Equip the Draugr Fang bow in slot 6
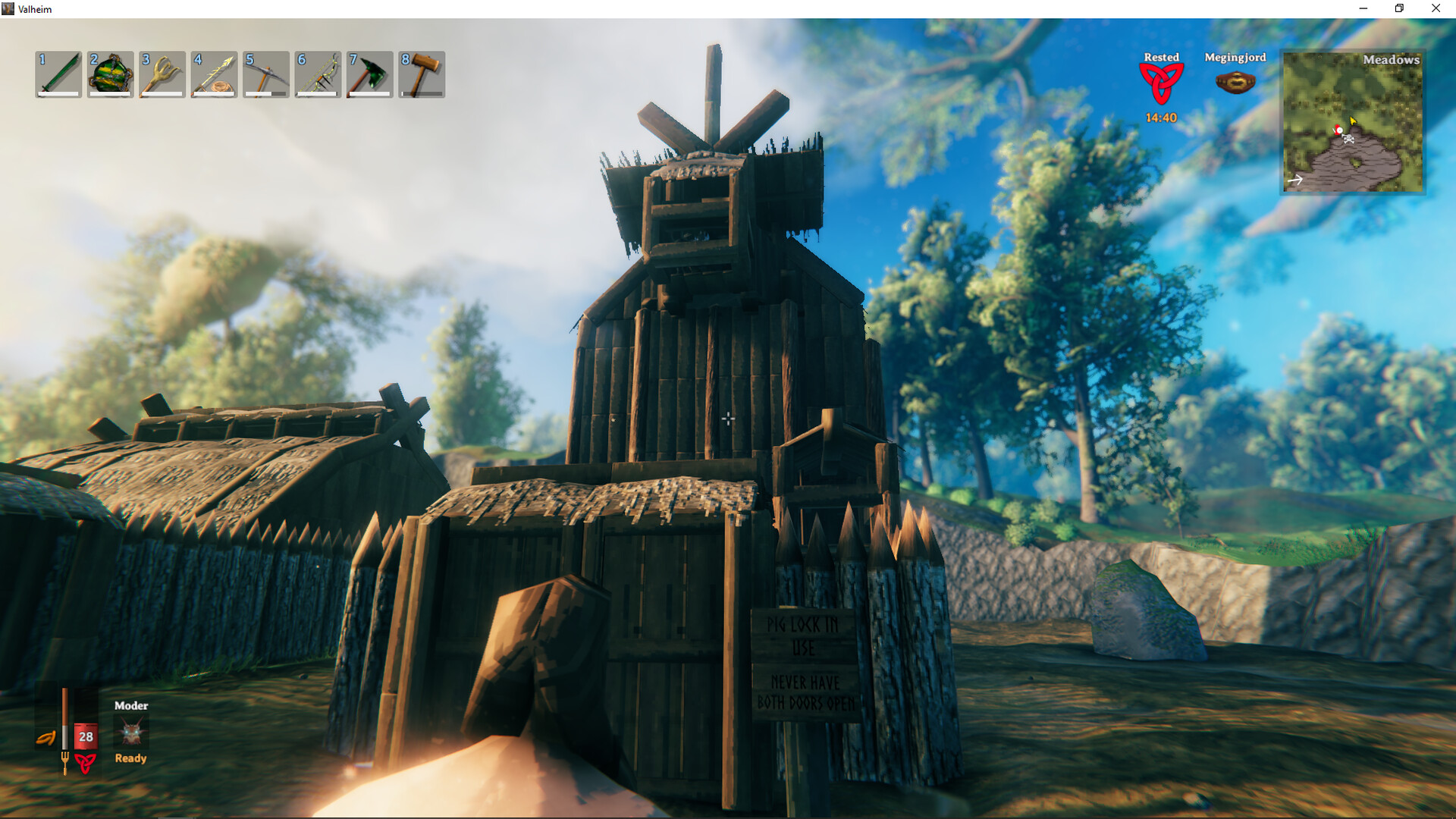Viewport: 1456px width, 819px height. pos(316,74)
